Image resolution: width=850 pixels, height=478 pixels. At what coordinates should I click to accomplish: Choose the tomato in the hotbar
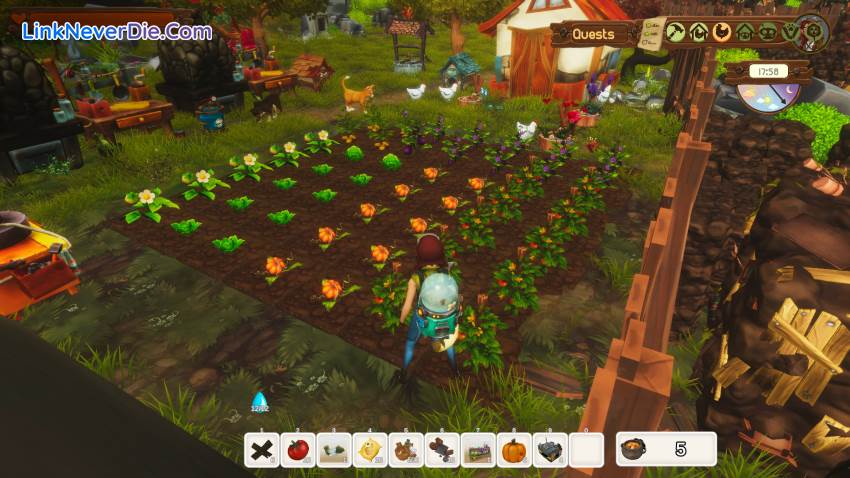tap(297, 450)
